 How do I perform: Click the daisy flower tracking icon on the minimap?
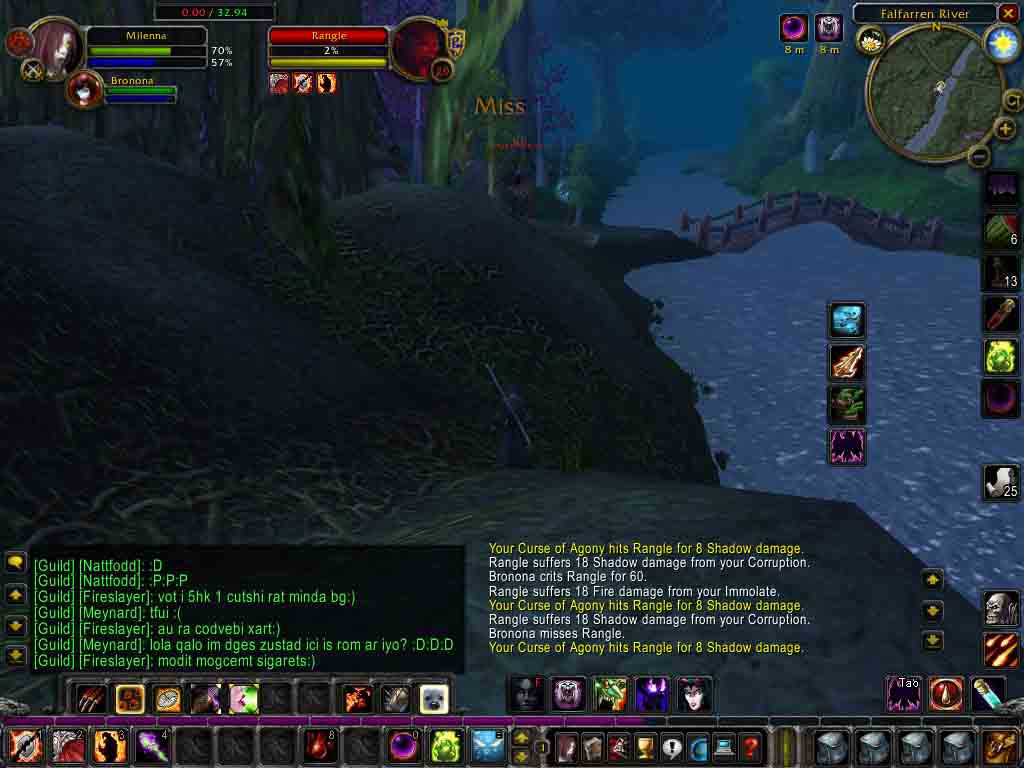[x=870, y=40]
